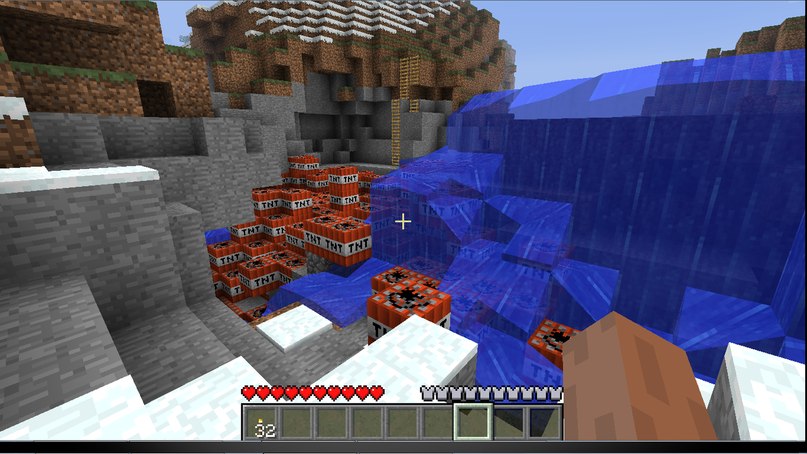Select the hotbar slot holding 32 items

click(263, 423)
